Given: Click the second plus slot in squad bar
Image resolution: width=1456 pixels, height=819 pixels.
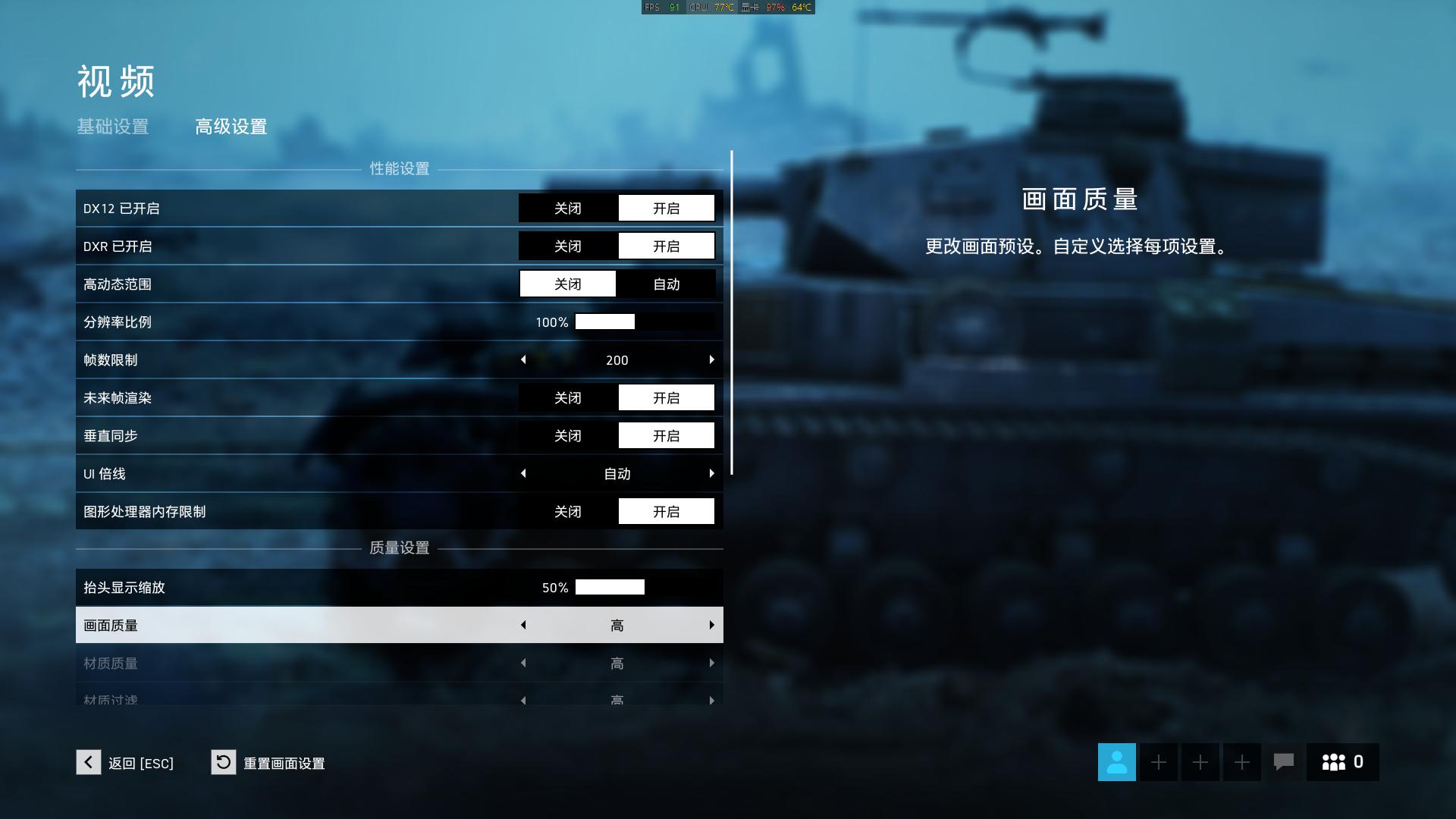Looking at the screenshot, I should [x=1200, y=762].
